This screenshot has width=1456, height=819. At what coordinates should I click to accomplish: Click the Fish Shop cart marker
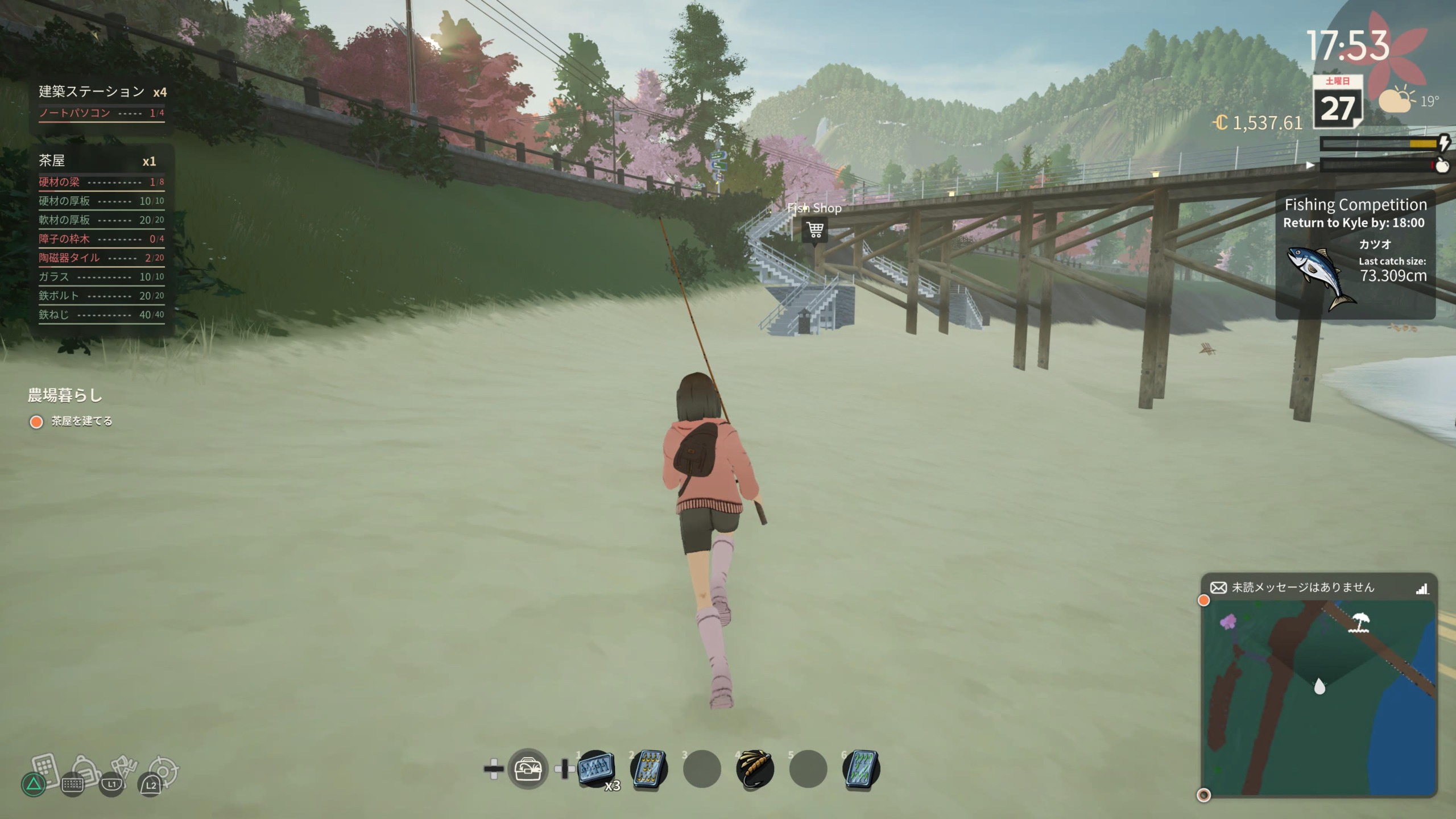tap(814, 230)
